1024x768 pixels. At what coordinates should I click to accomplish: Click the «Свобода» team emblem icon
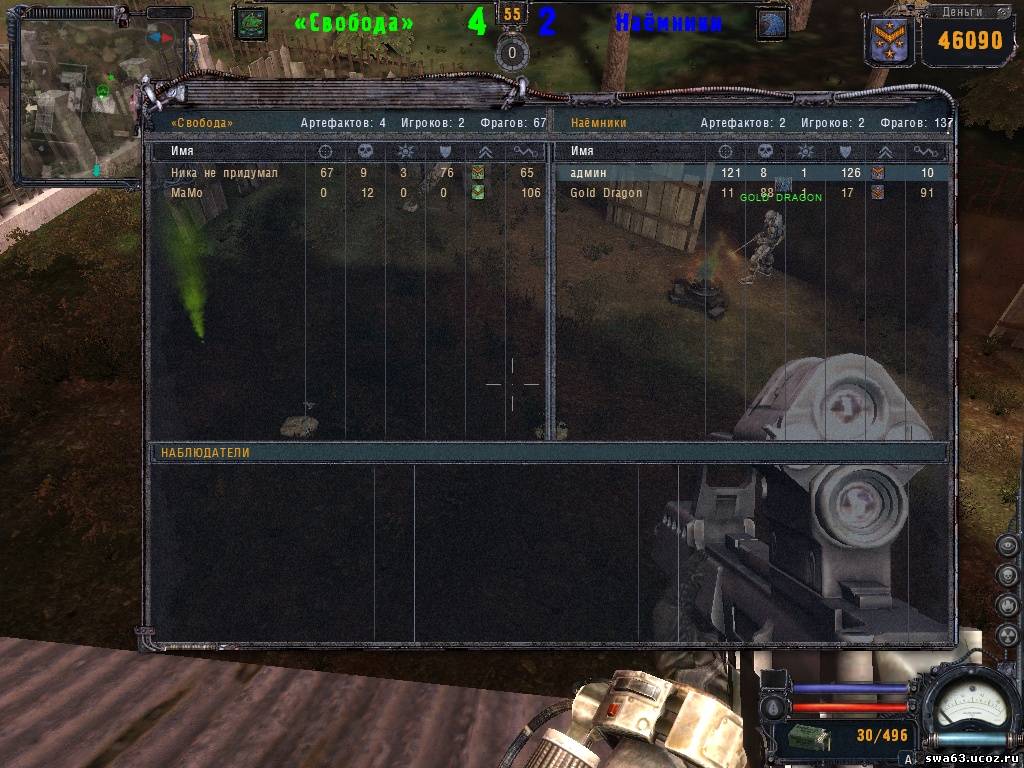(251, 23)
